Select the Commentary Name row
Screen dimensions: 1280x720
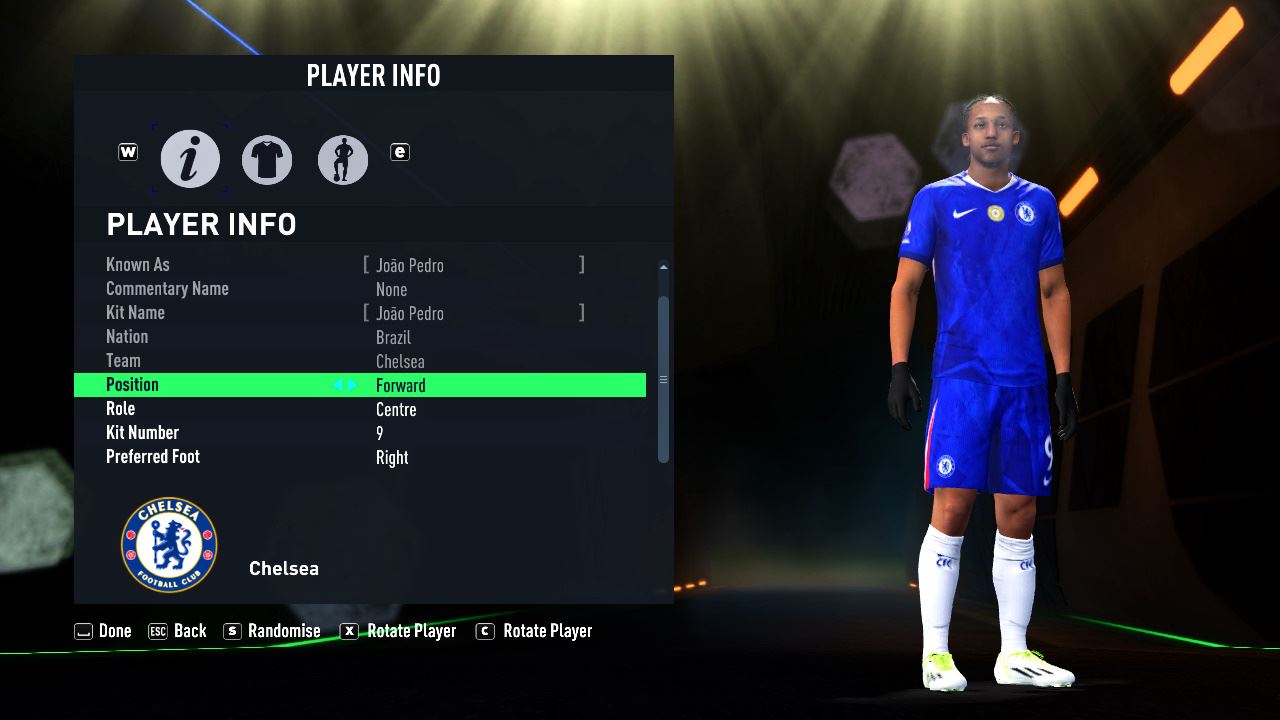(360, 289)
